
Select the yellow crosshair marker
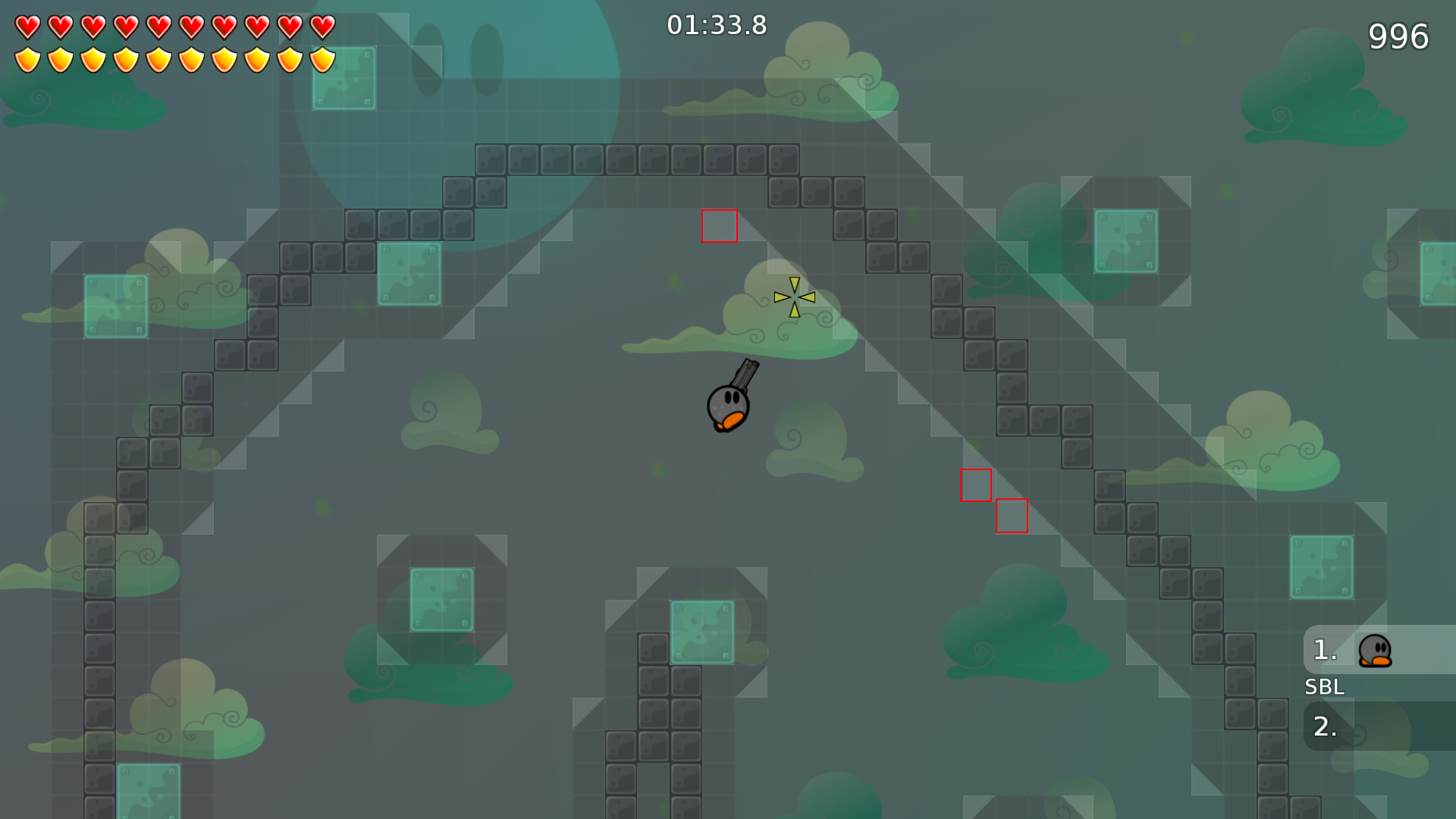point(793,298)
